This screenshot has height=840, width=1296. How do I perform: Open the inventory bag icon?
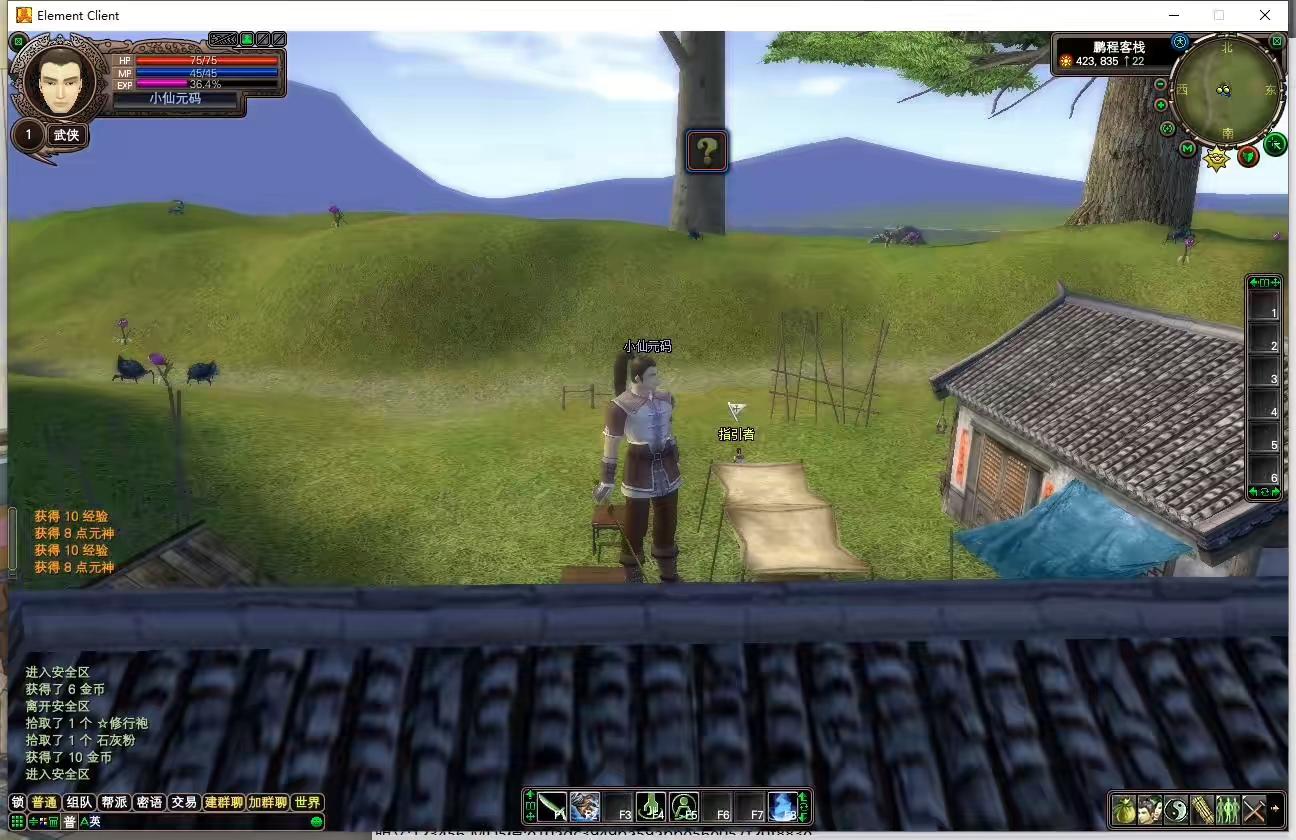(1125, 810)
